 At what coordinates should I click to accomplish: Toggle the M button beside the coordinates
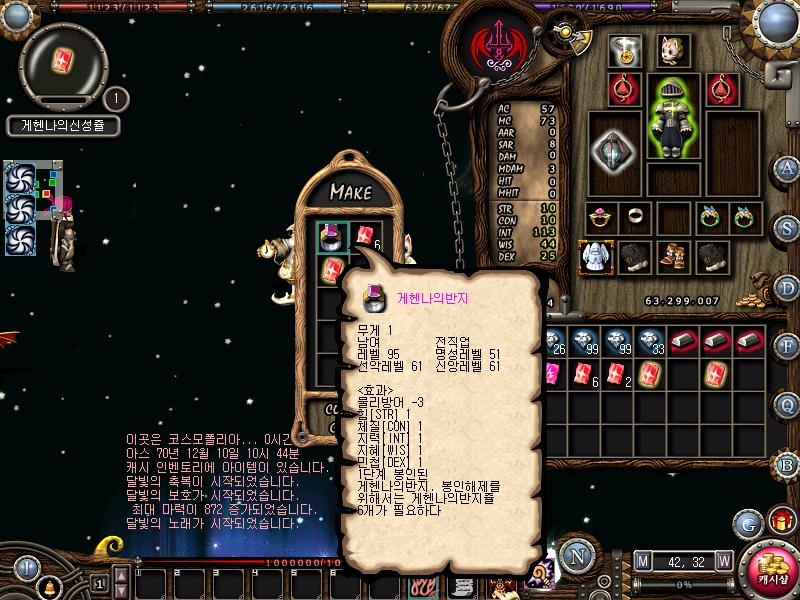point(642,560)
